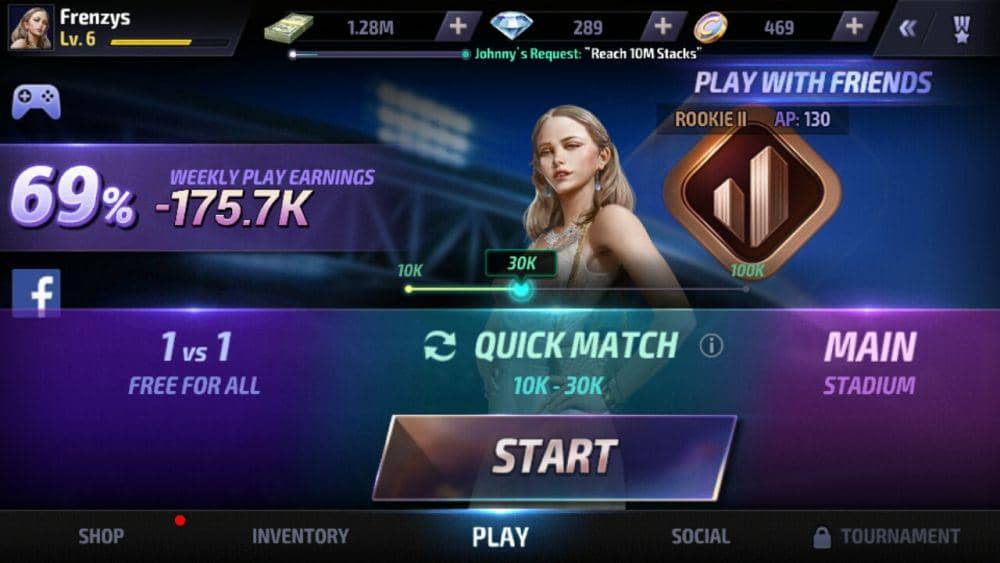Screen dimensions: 1000x563
Task: Open the medal rankings icon
Action: tap(961, 28)
